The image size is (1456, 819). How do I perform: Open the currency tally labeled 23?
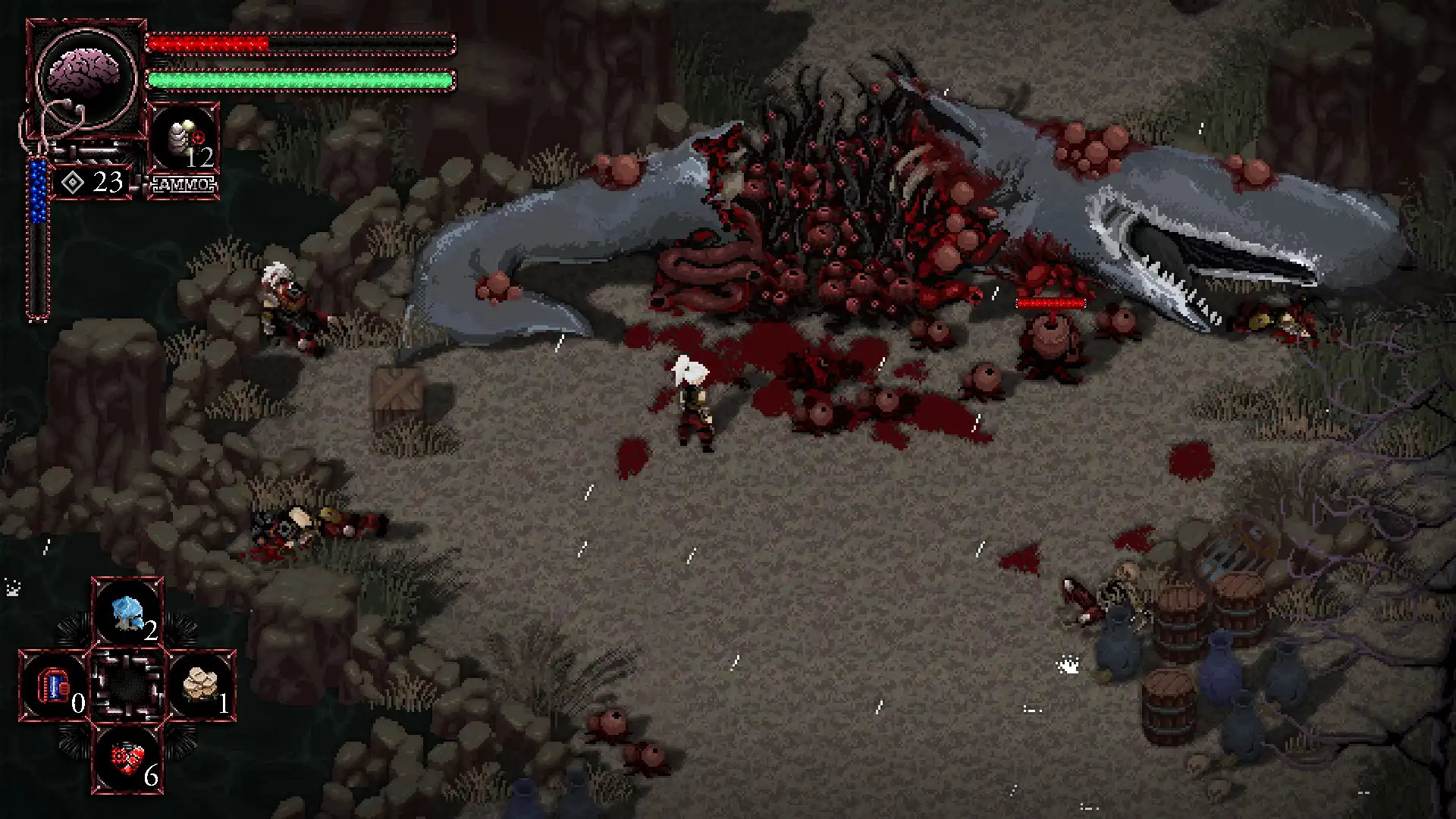[x=106, y=181]
